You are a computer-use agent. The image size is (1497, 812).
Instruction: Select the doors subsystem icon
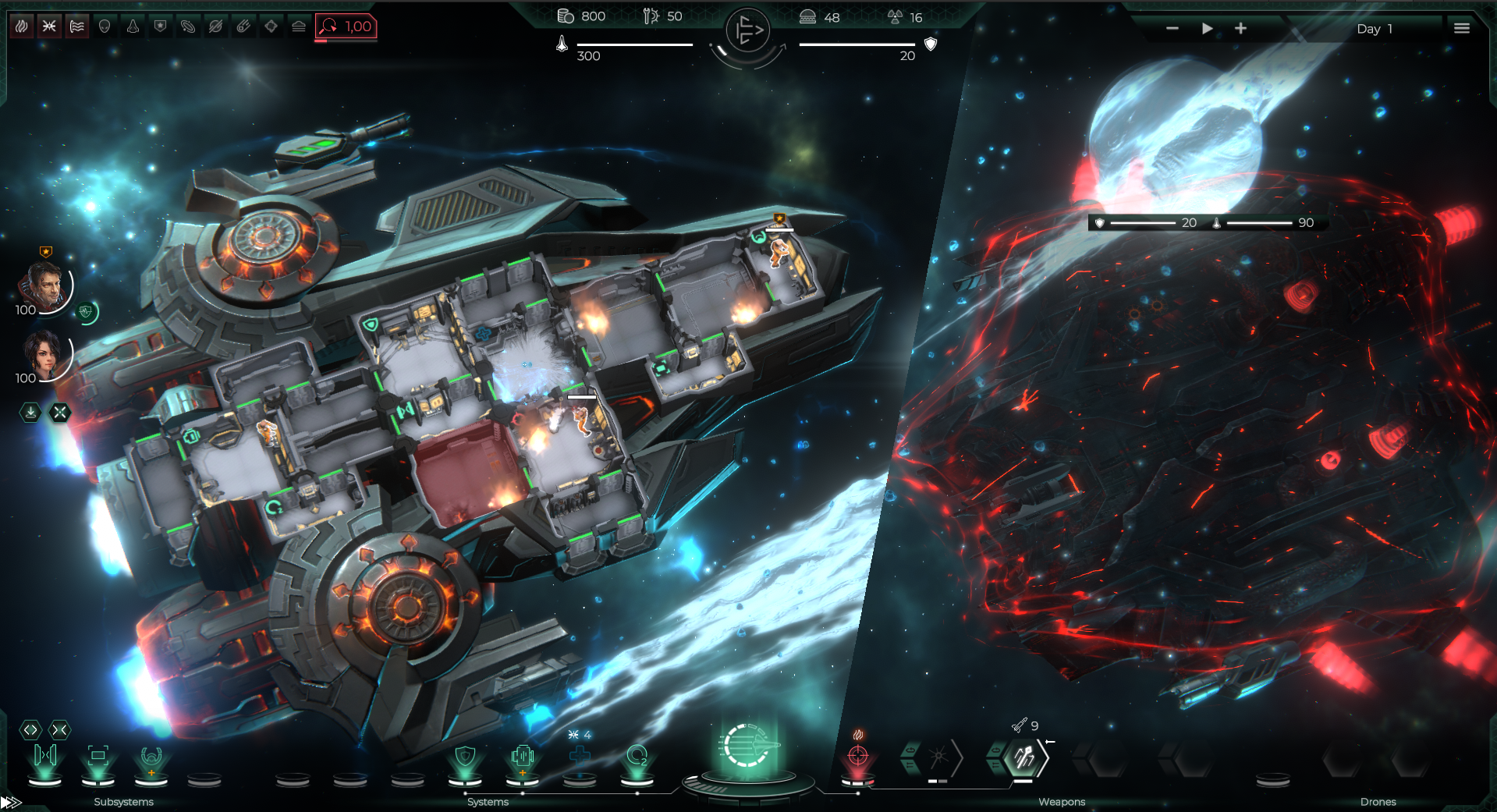[x=45, y=755]
